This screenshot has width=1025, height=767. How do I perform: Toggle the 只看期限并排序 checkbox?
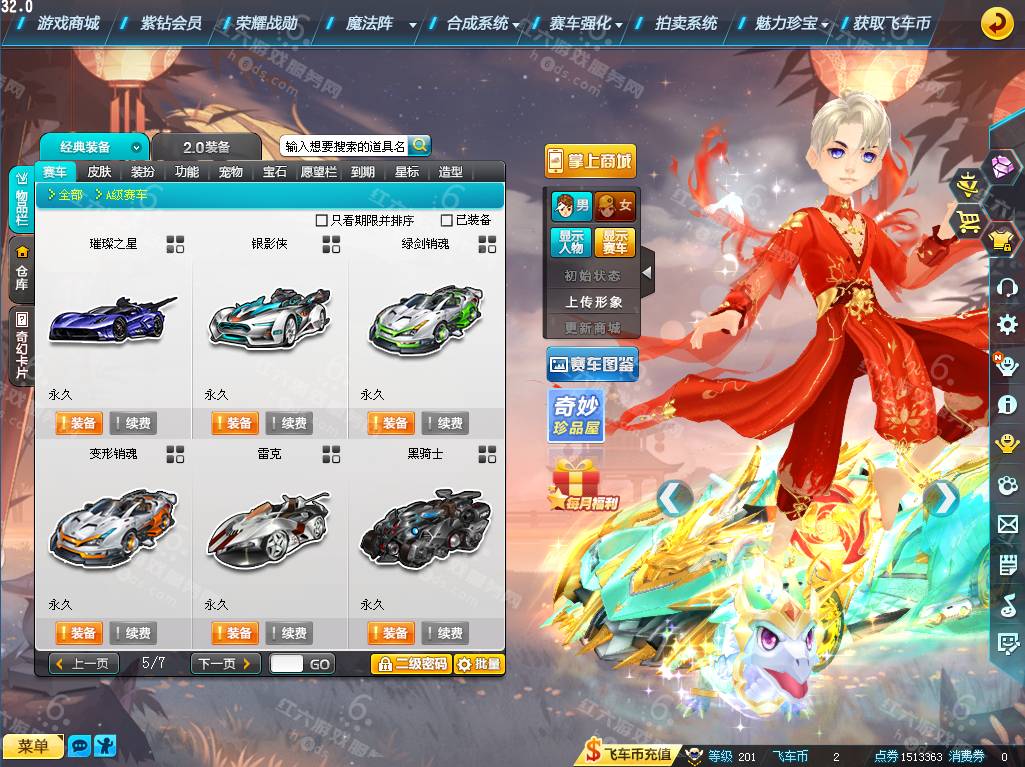322,220
